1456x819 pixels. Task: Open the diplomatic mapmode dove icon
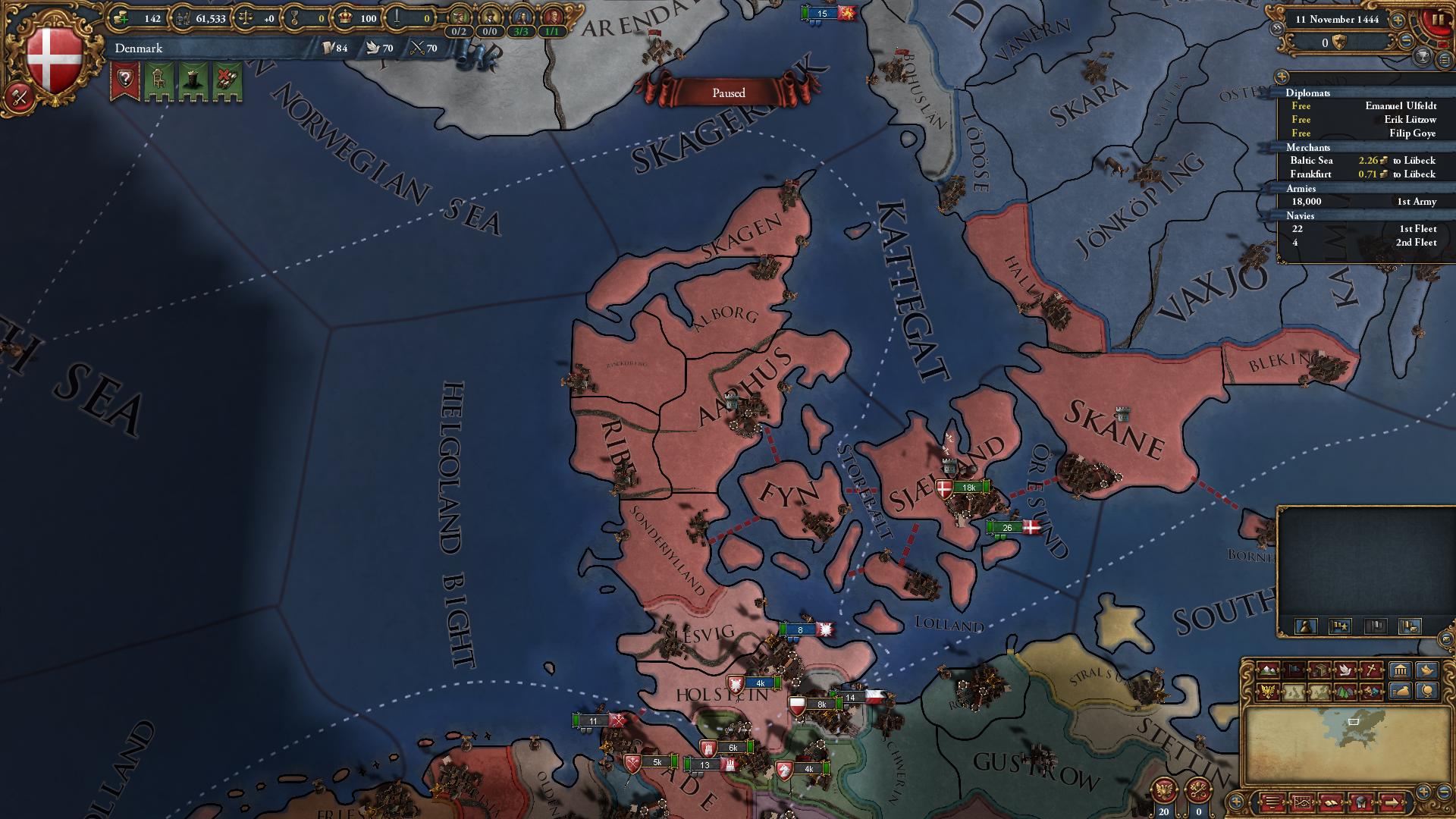pyautogui.click(x=1346, y=671)
